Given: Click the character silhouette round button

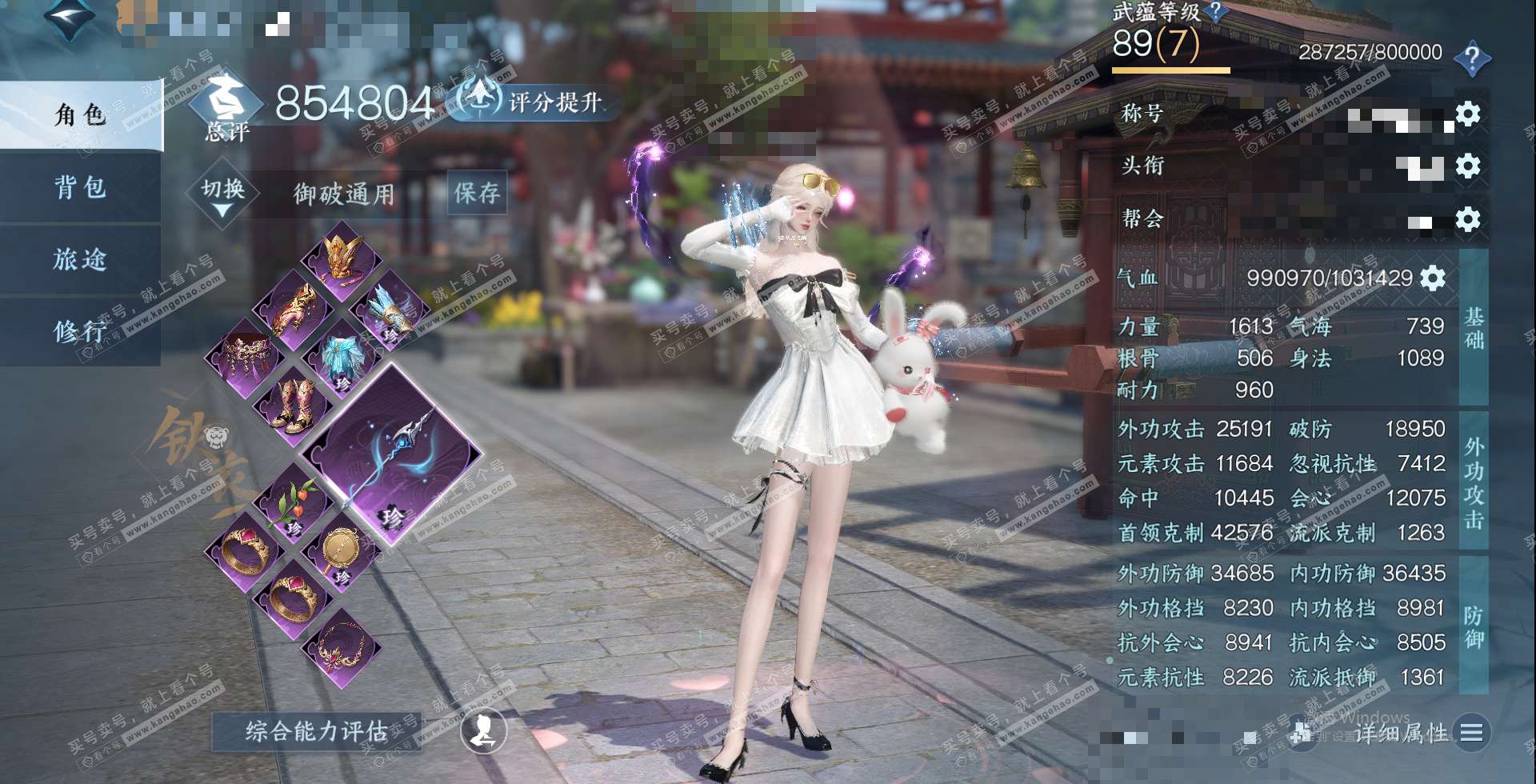Looking at the screenshot, I should 483,730.
